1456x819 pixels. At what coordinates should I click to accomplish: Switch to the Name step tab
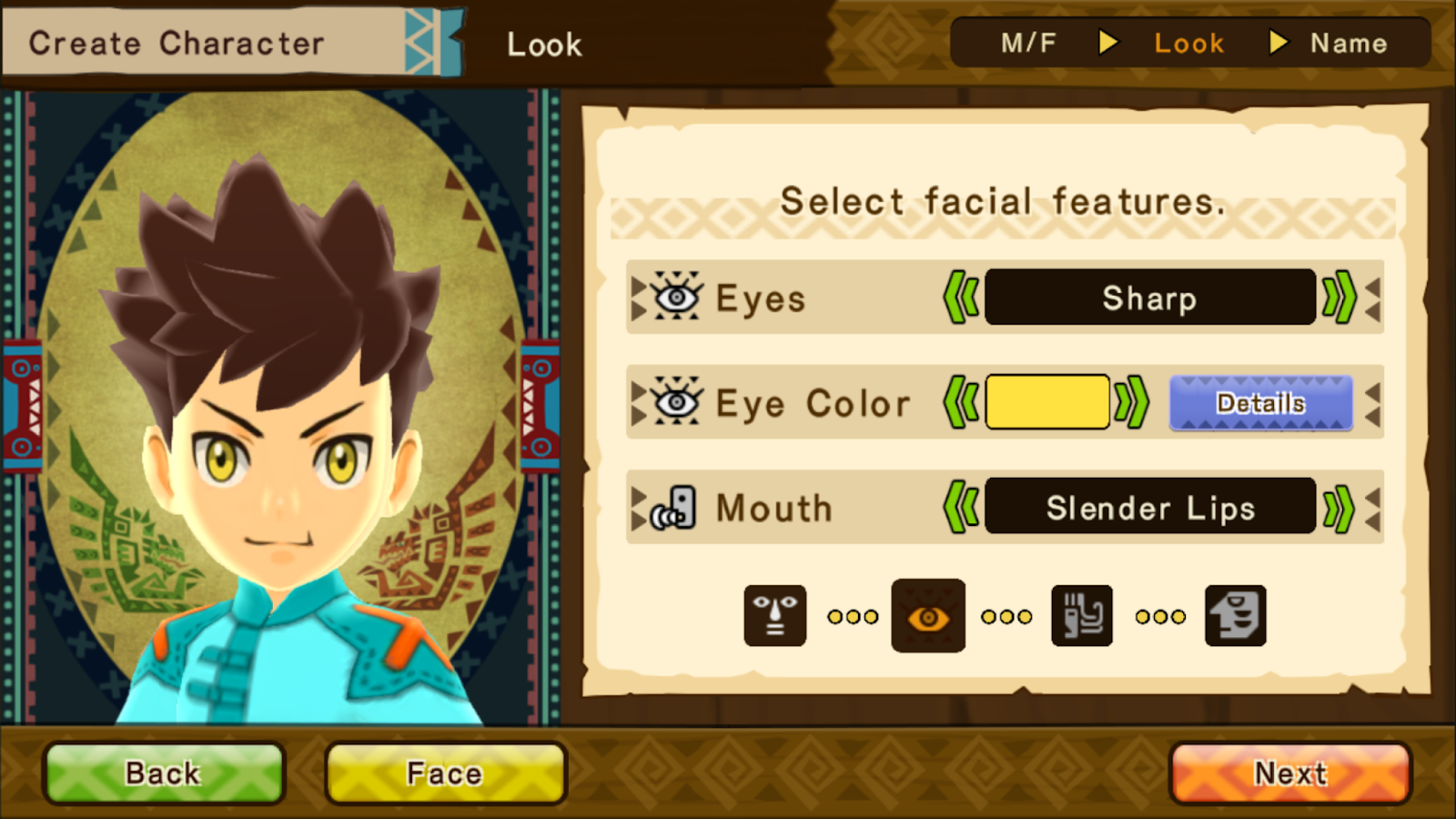[x=1350, y=42]
